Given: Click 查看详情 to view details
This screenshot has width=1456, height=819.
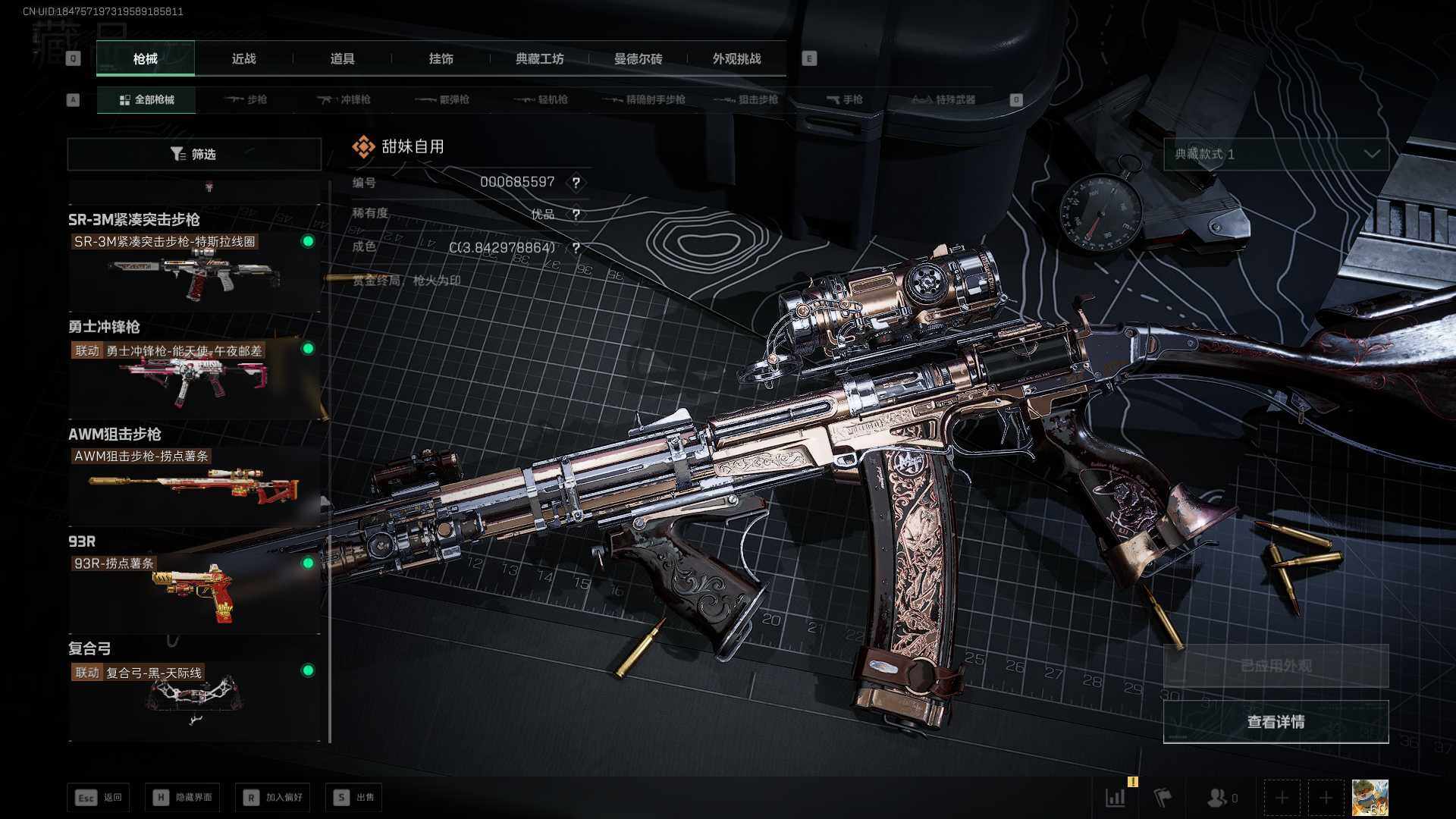Looking at the screenshot, I should coord(1276,722).
